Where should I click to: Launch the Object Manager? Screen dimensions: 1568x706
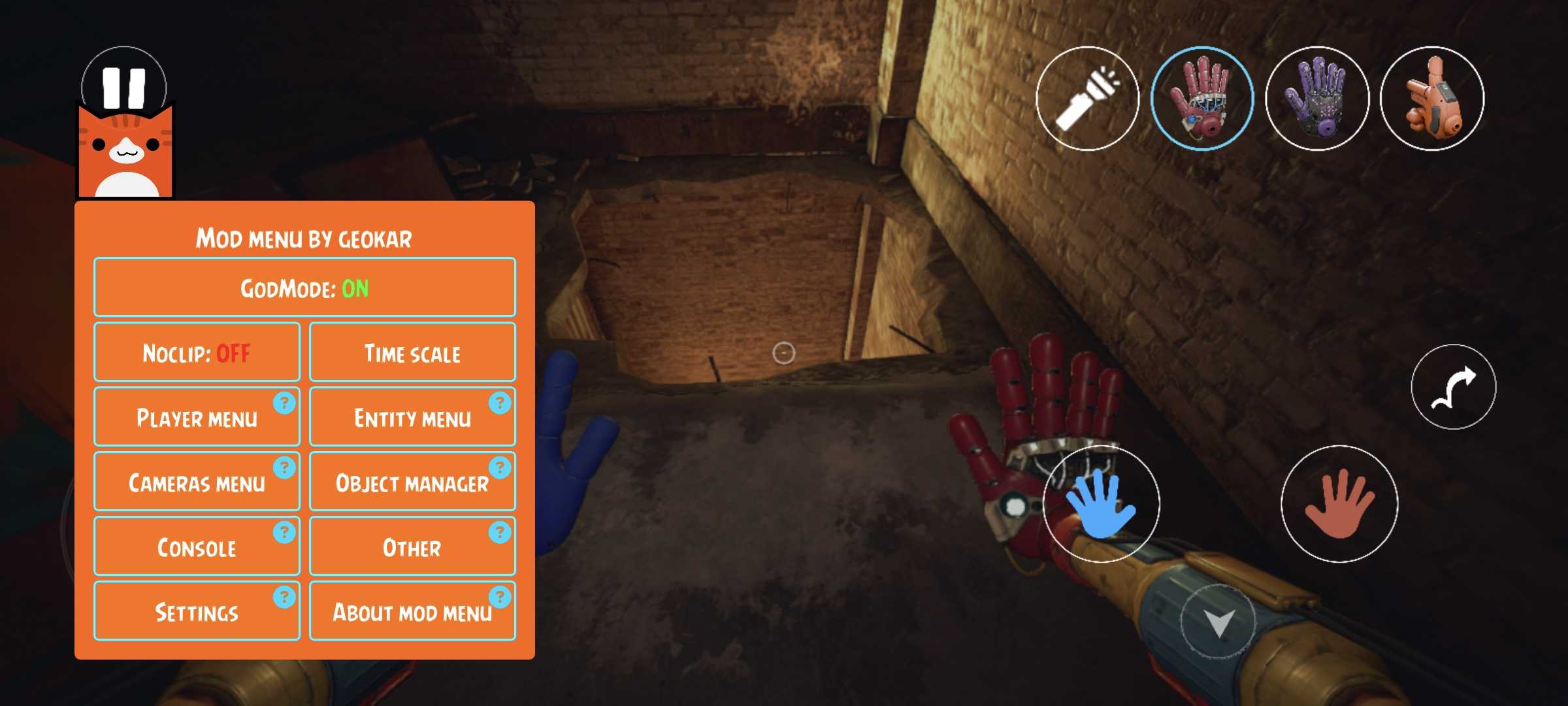[412, 482]
